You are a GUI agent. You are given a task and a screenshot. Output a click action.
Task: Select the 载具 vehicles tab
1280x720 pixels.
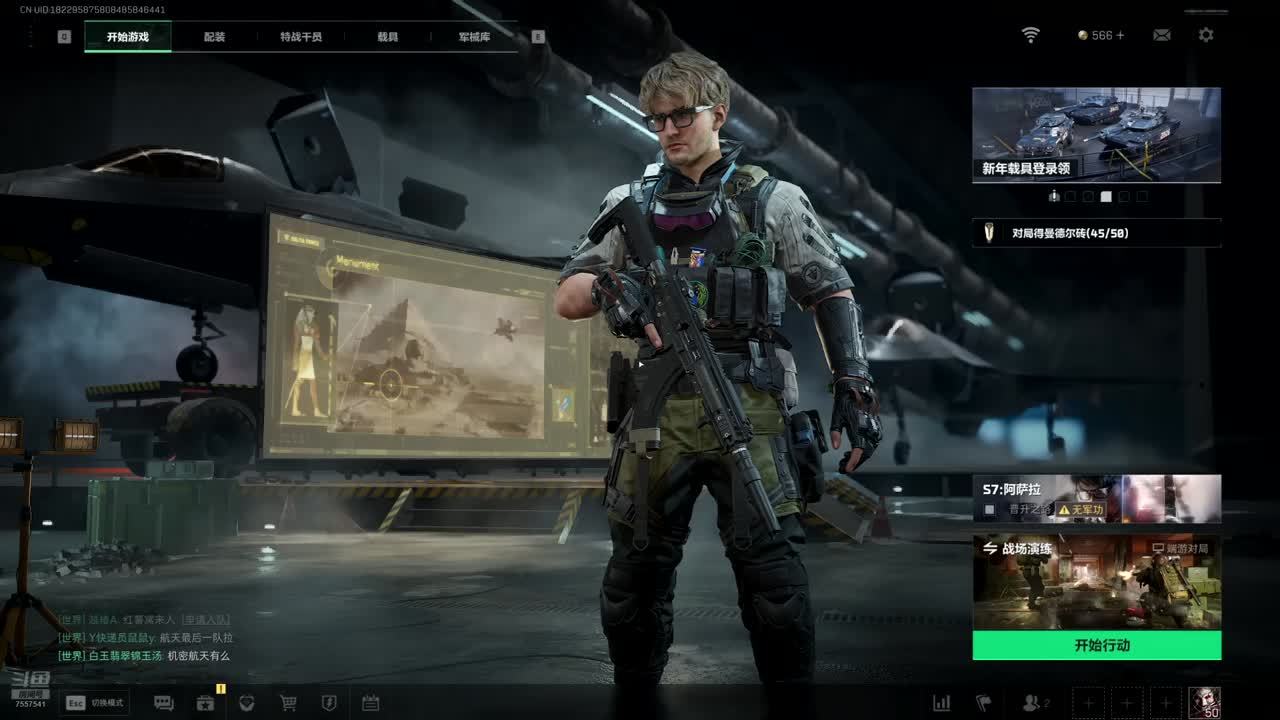pyautogui.click(x=388, y=37)
